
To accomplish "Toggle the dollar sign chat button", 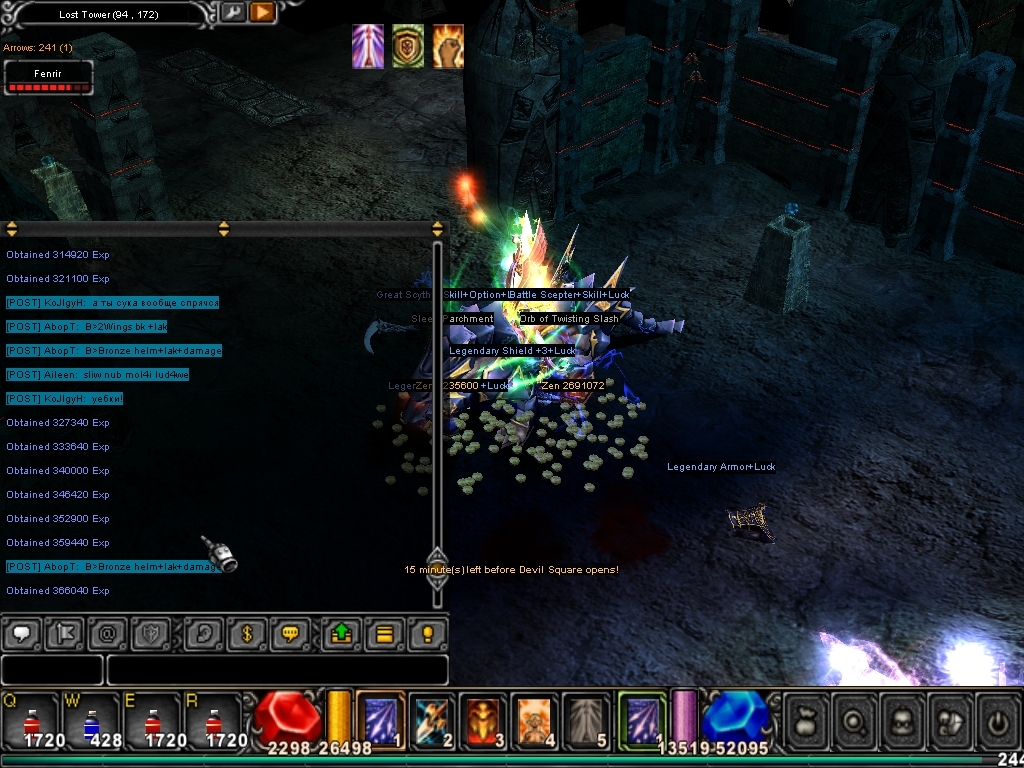I will coord(245,634).
